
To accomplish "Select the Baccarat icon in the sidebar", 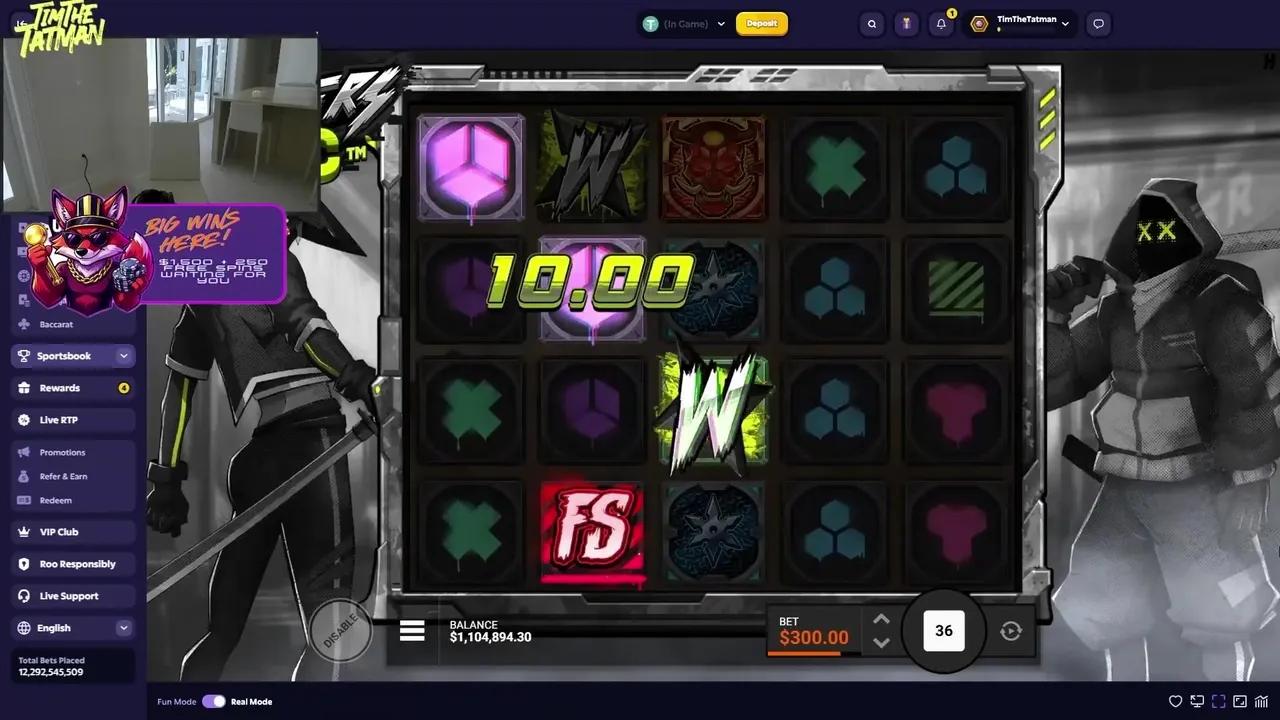I will point(23,324).
